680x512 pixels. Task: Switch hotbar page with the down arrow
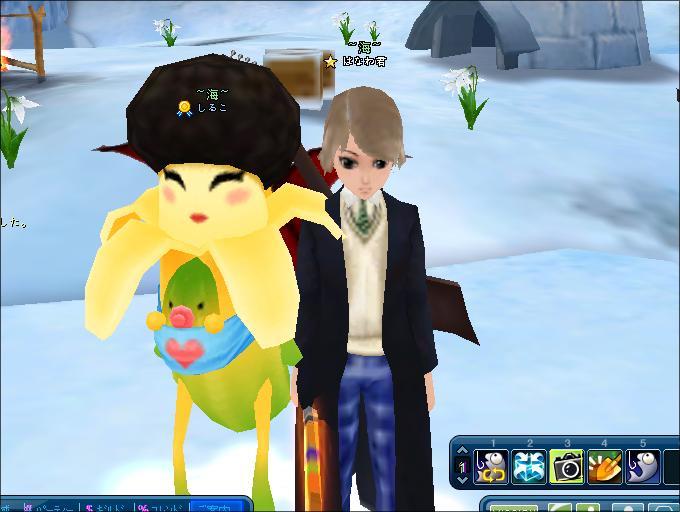click(462, 478)
